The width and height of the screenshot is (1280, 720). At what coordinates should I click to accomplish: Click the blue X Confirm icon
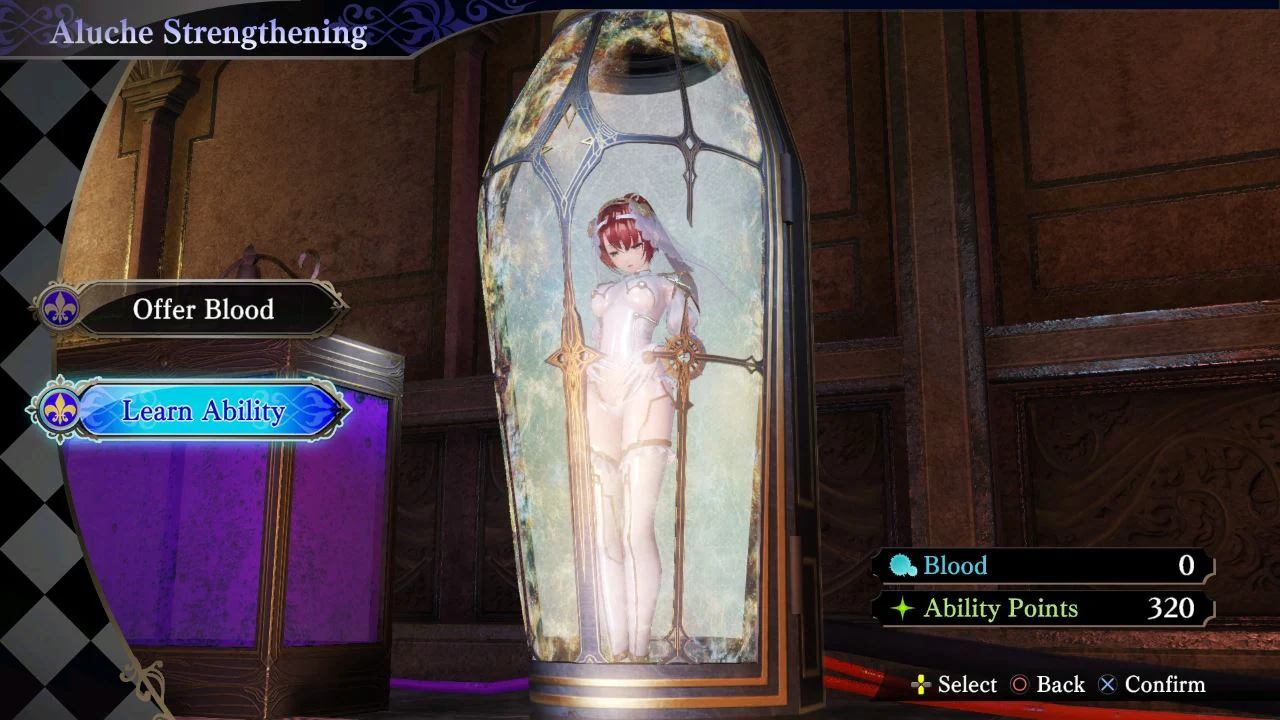[x=1107, y=685]
